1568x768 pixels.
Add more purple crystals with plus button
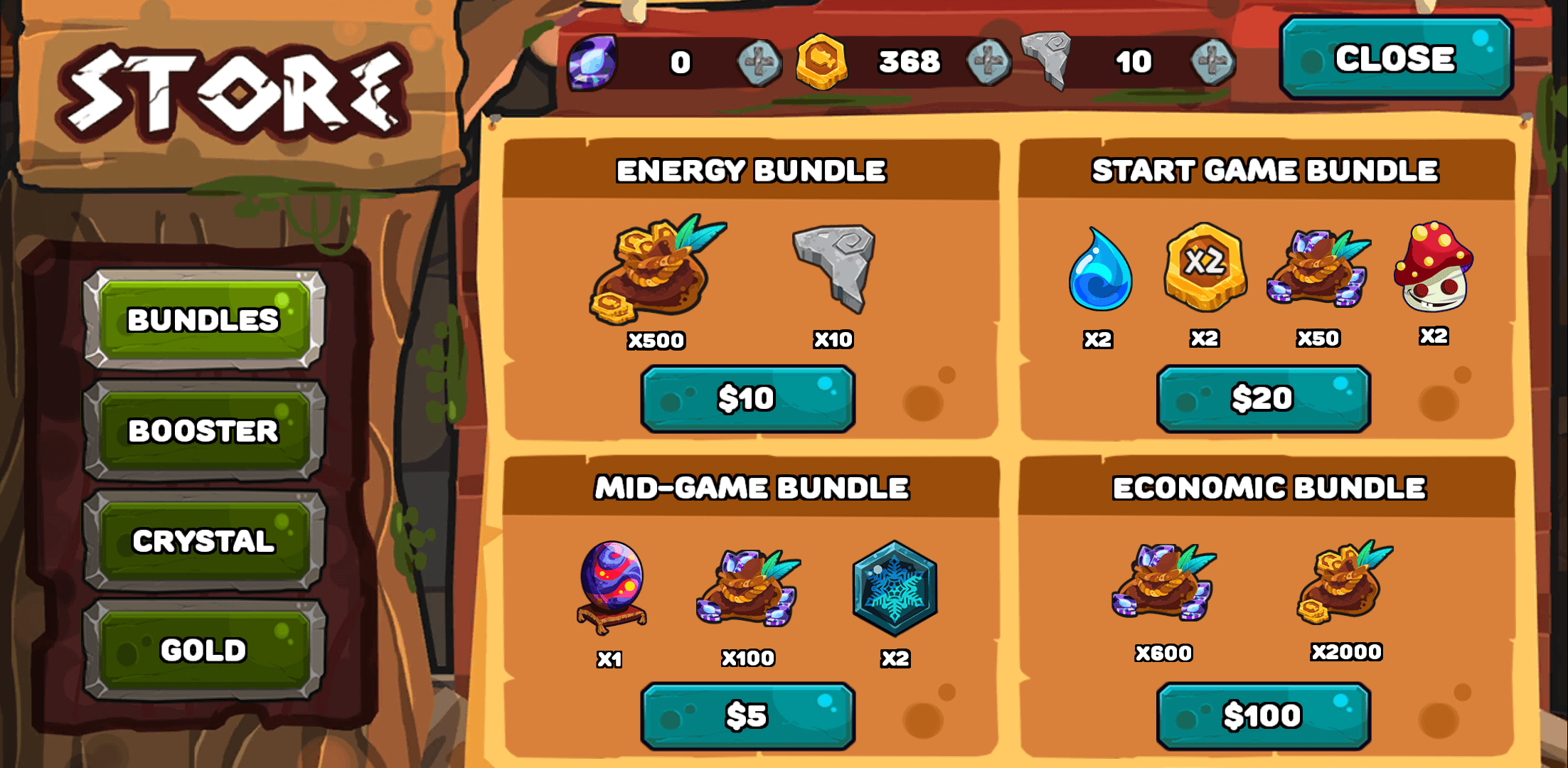(759, 63)
